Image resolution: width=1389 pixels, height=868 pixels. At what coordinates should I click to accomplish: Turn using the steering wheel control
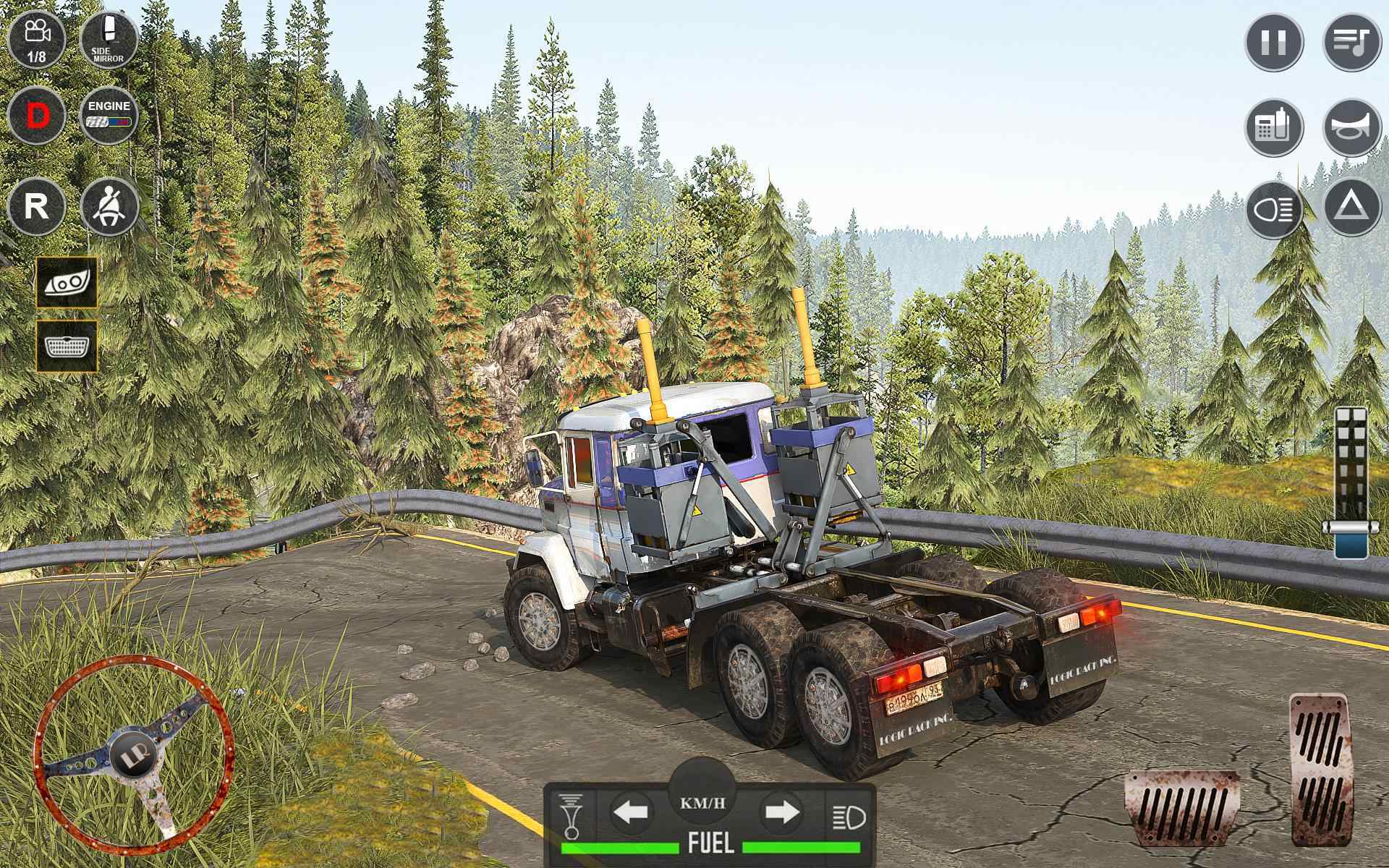coord(134,757)
